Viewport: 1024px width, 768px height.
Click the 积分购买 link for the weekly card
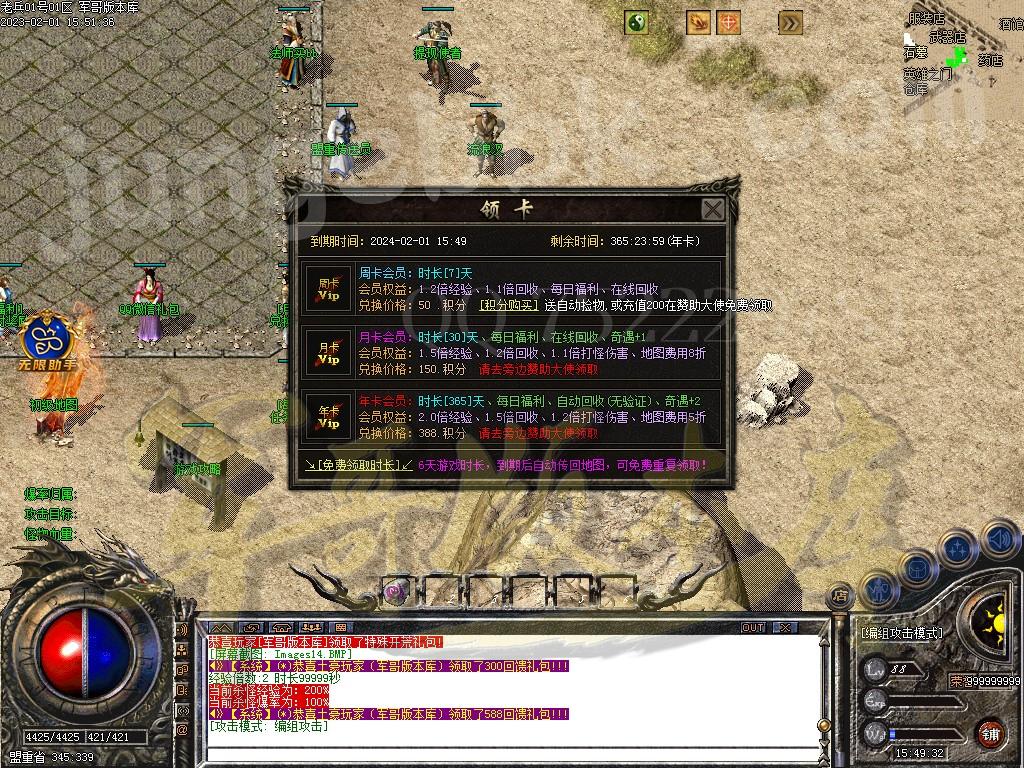point(509,305)
